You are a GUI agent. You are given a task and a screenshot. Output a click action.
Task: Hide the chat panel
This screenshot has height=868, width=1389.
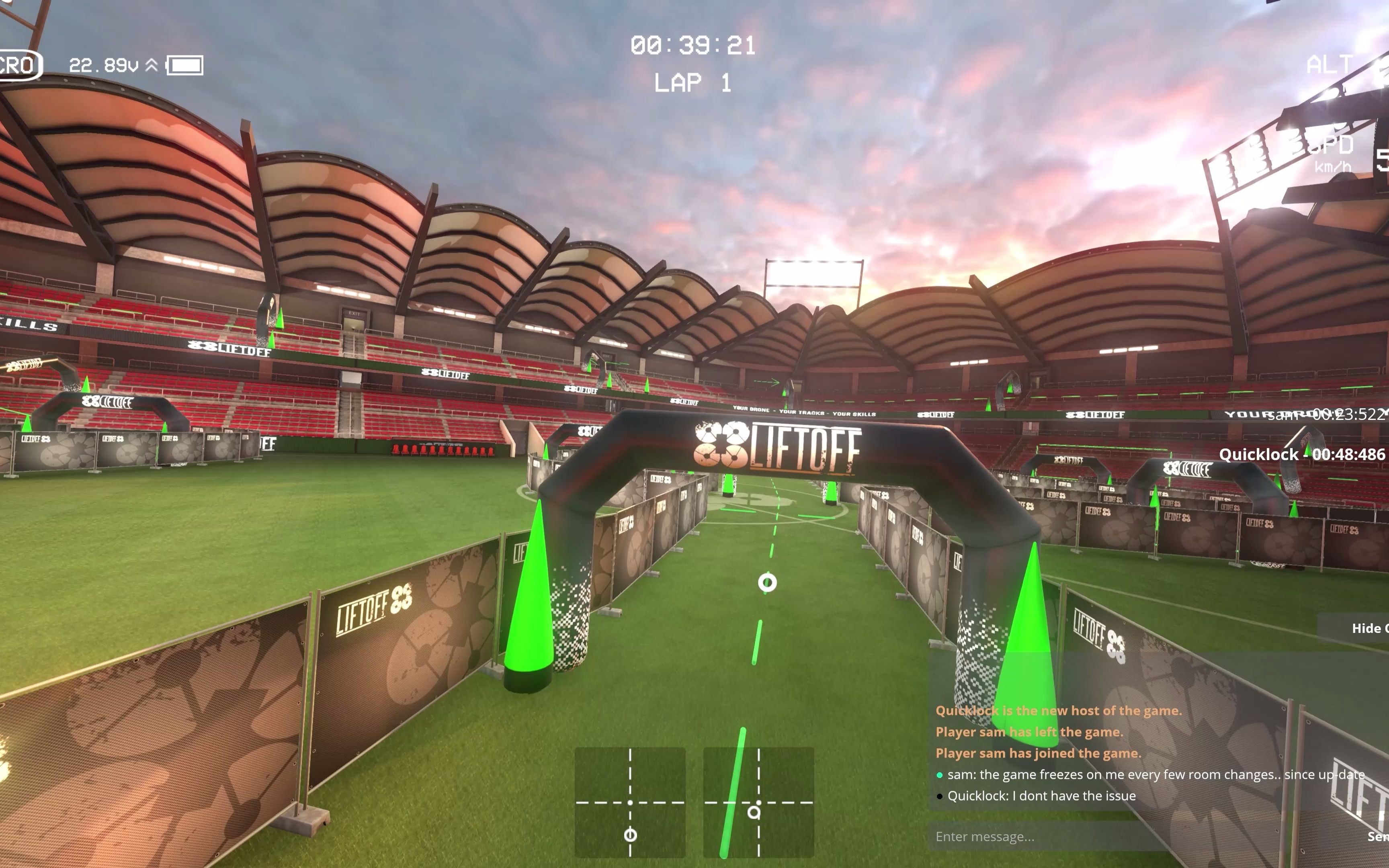pyautogui.click(x=1369, y=628)
